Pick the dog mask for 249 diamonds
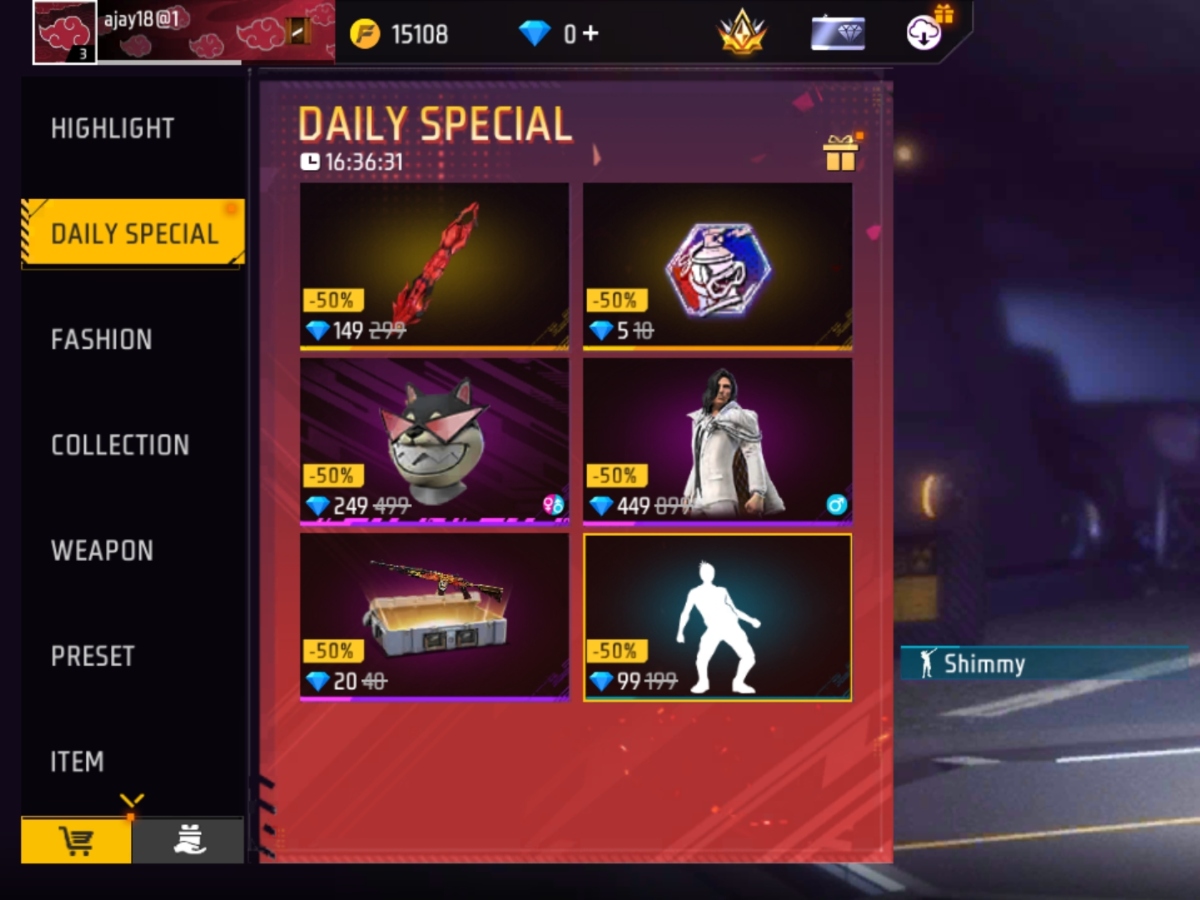This screenshot has height=900, width=1200. [x=434, y=440]
